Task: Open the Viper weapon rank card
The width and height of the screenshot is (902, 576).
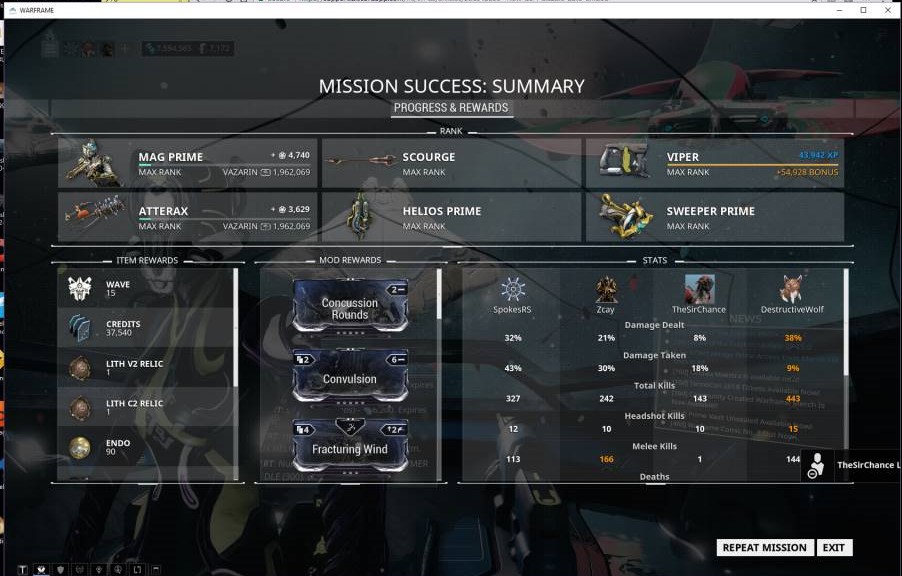Action: tap(715, 163)
